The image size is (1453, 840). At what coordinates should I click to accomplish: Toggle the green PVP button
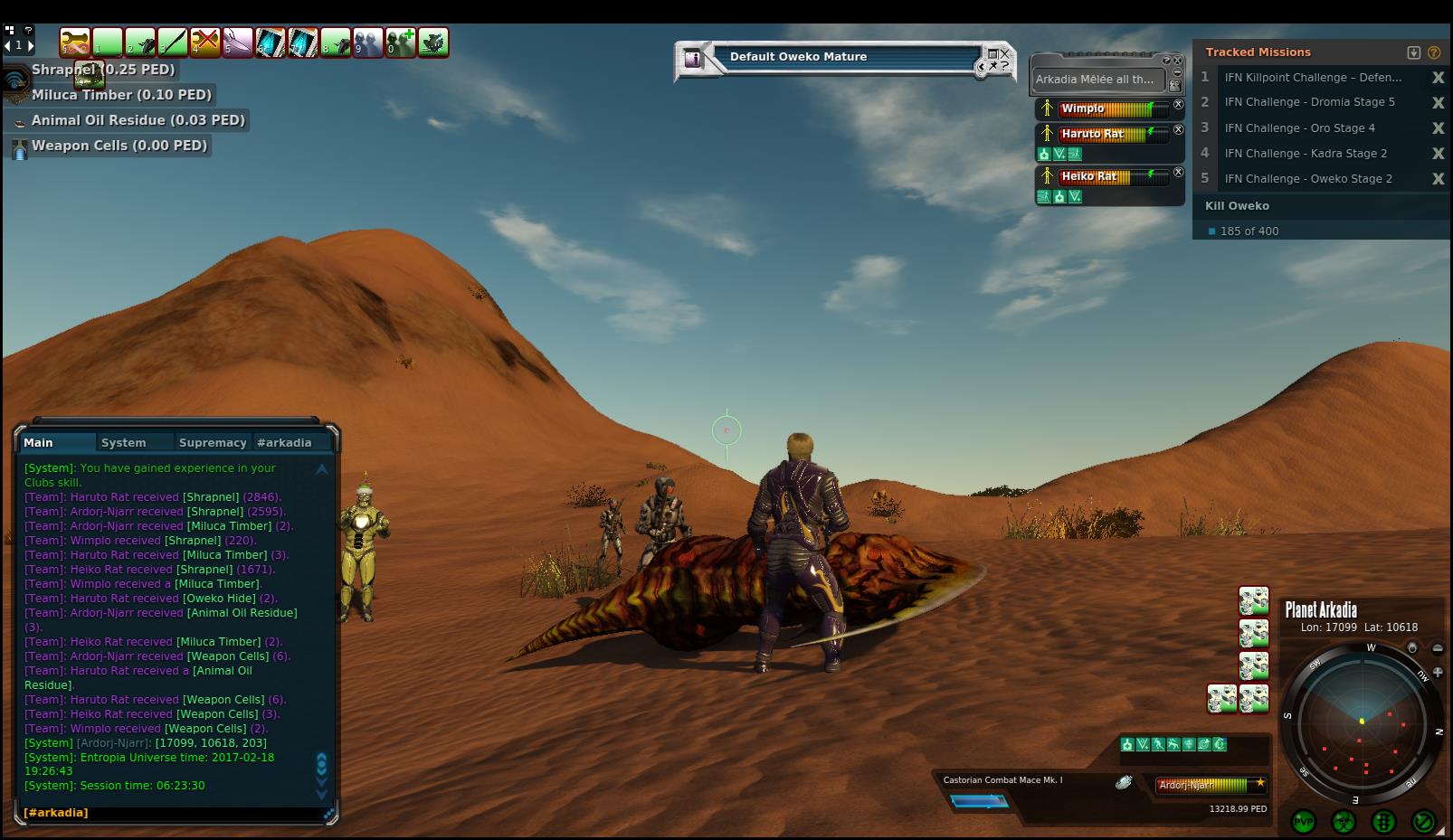coord(1304,821)
